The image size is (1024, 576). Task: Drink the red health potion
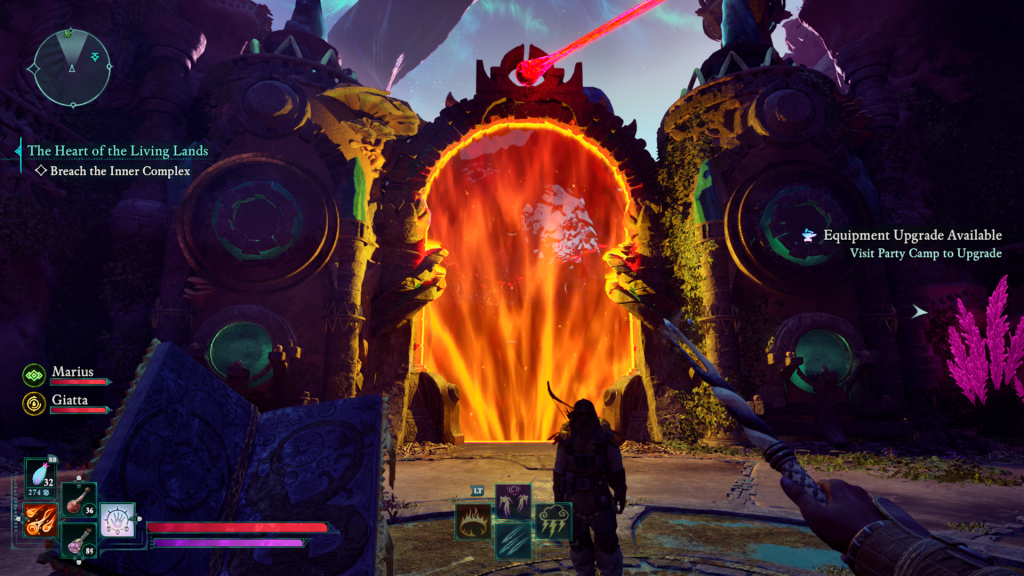tap(79, 499)
